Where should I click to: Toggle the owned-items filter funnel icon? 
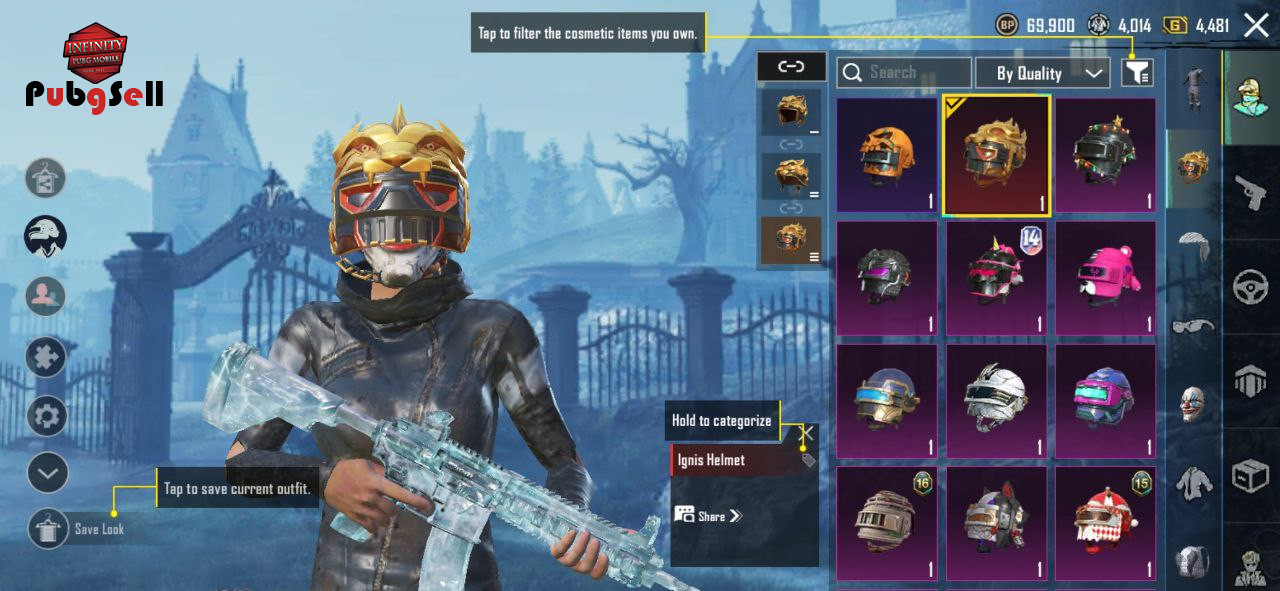coord(1137,72)
